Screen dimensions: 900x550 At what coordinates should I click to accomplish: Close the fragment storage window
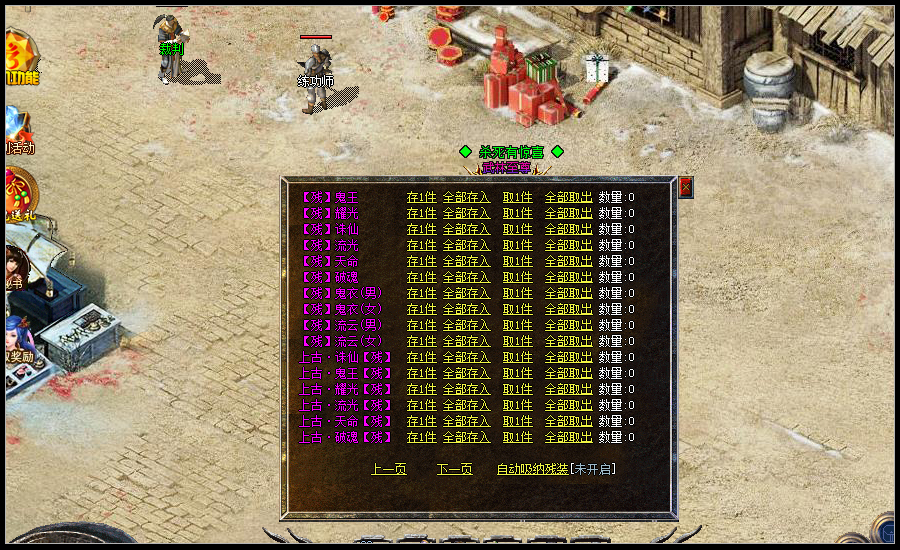(685, 187)
